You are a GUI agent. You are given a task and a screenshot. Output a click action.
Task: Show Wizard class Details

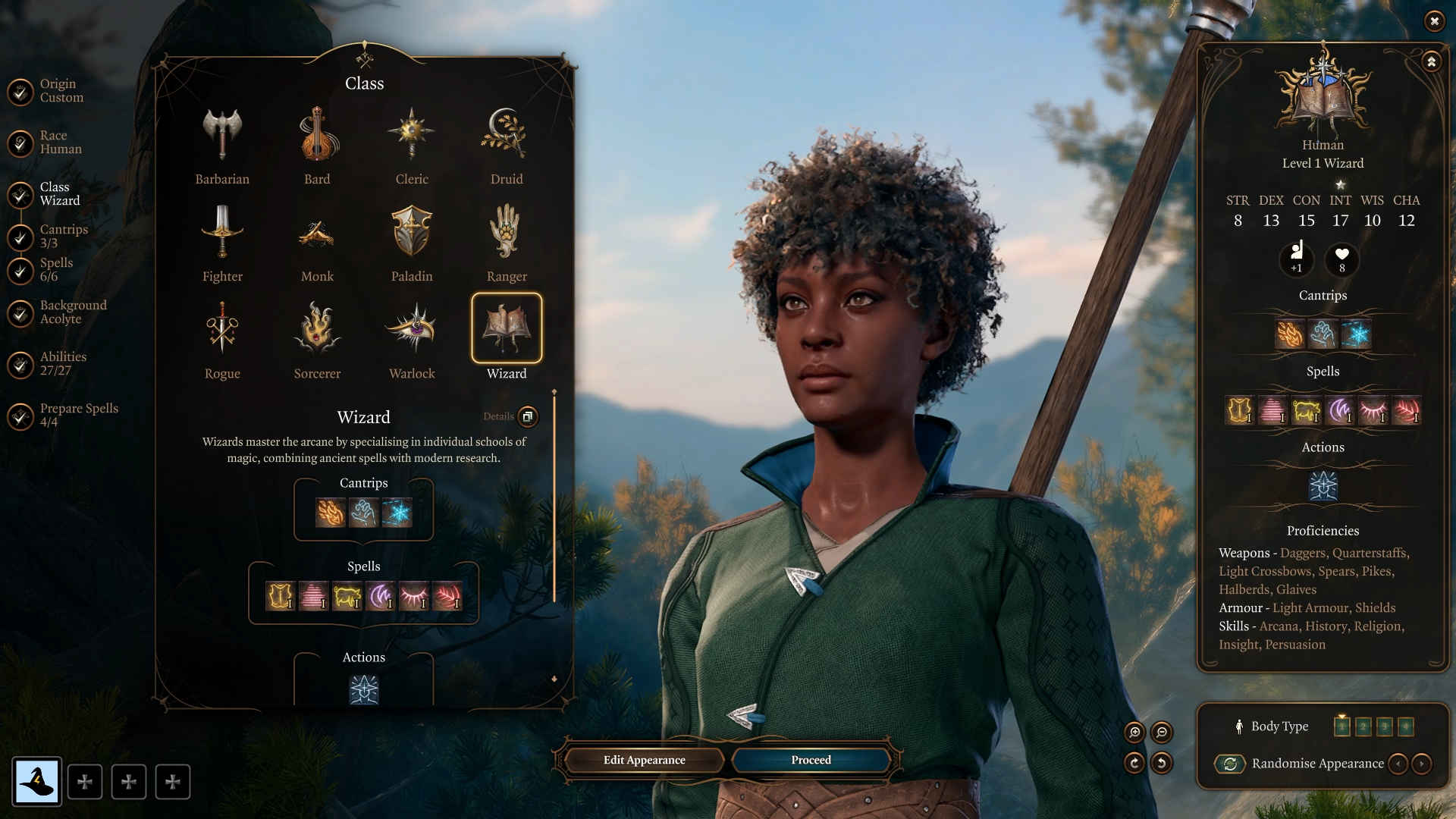pos(527,416)
